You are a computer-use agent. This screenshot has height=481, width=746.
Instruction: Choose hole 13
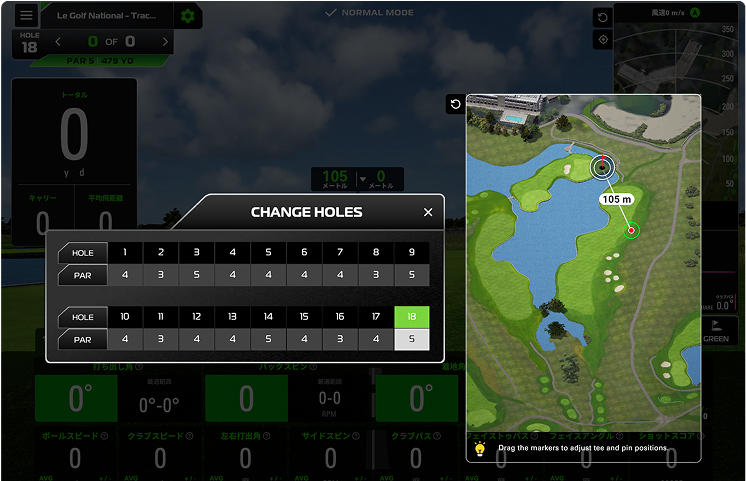[x=232, y=317]
